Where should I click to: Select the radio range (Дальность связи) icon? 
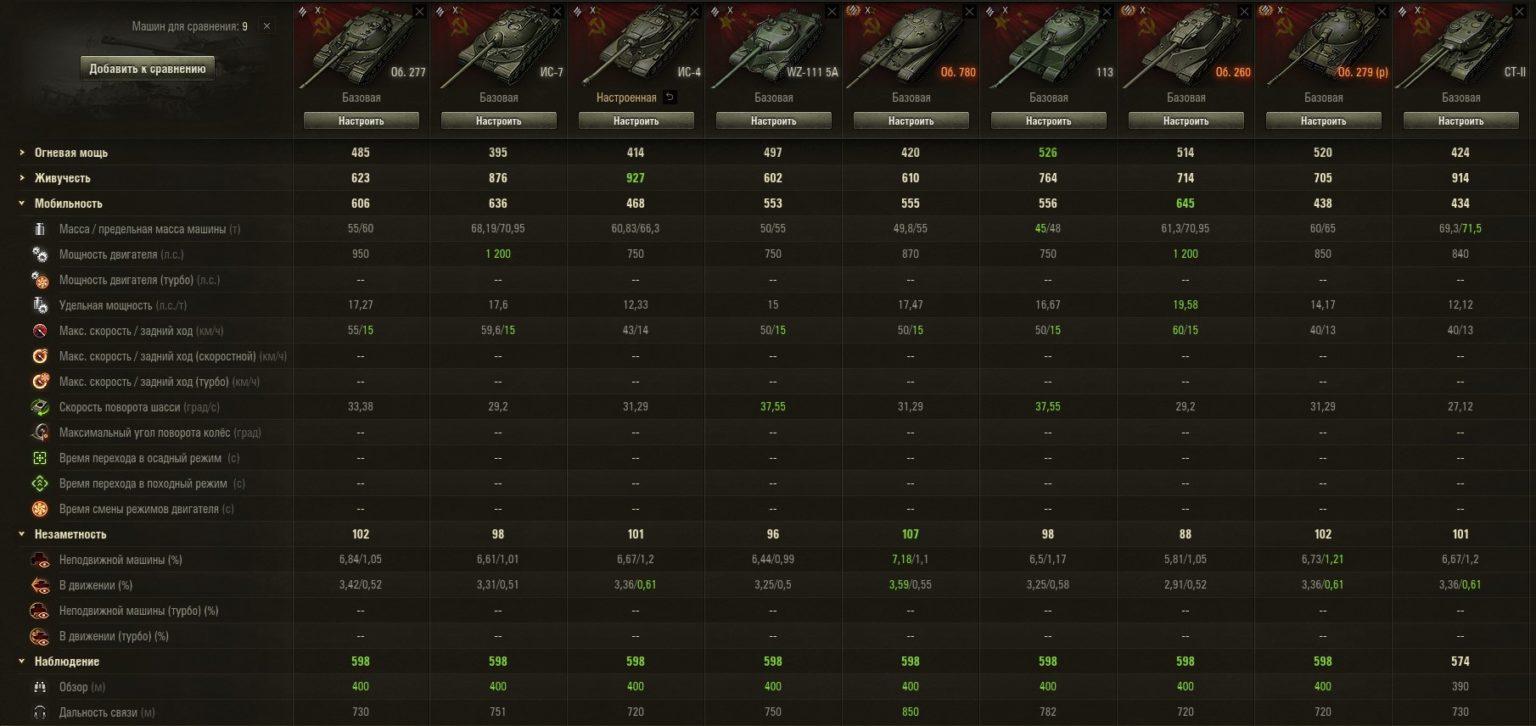tap(40, 712)
